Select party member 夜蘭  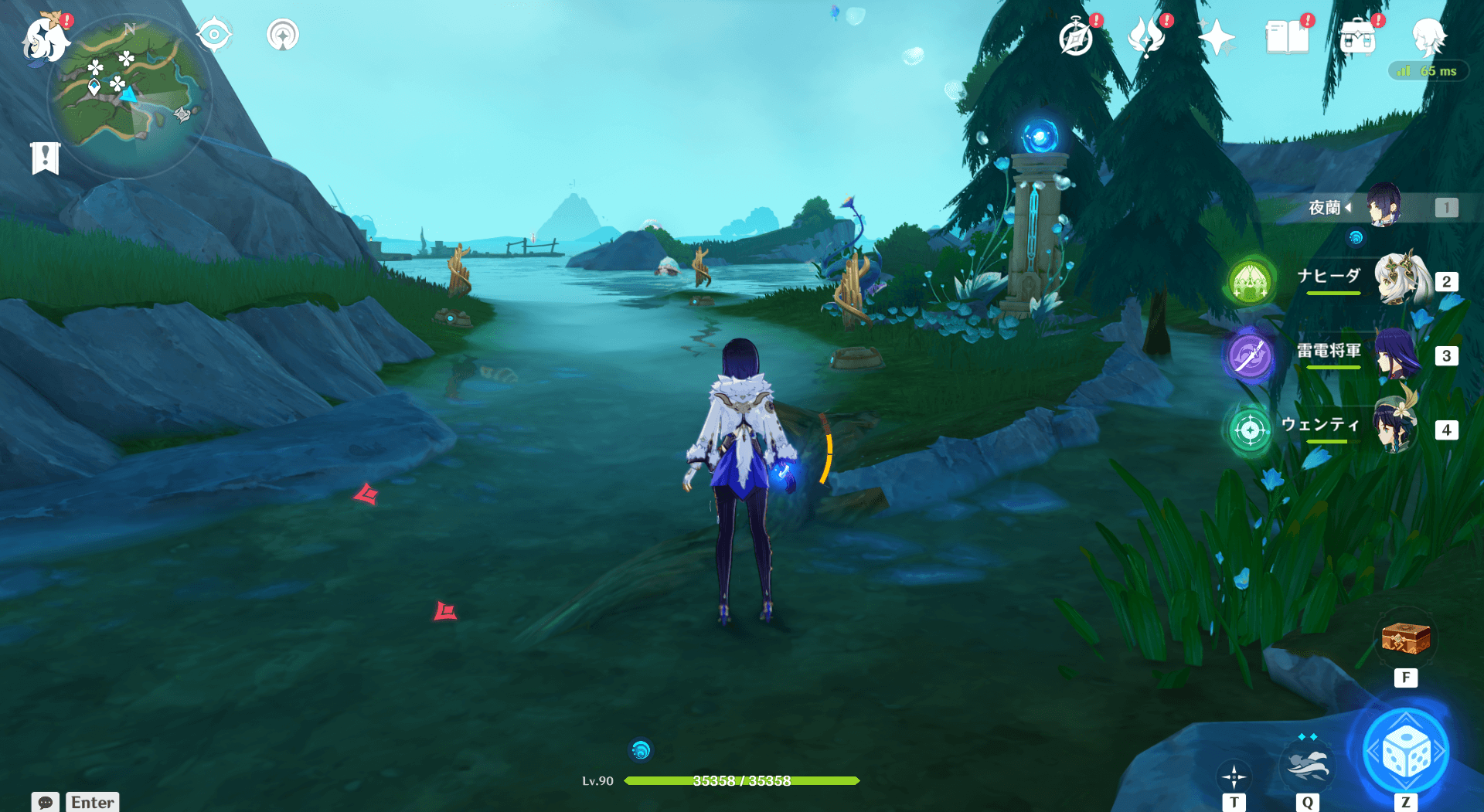1383,206
